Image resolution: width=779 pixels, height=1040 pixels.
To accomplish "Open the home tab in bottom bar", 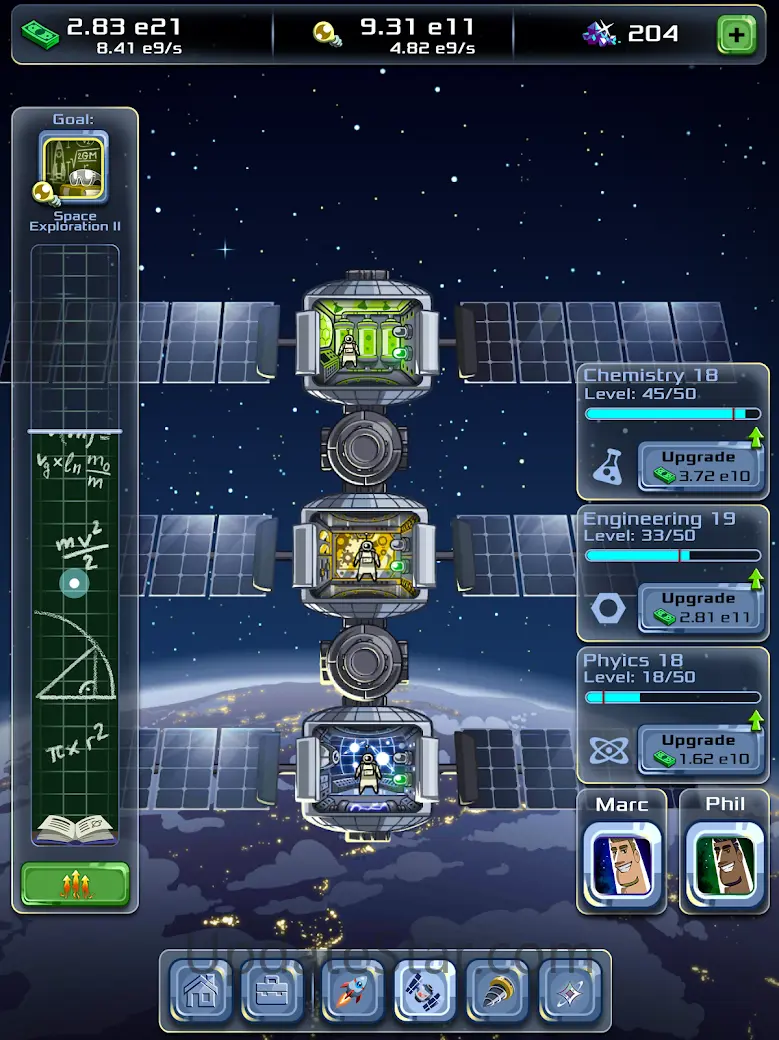I will 201,991.
